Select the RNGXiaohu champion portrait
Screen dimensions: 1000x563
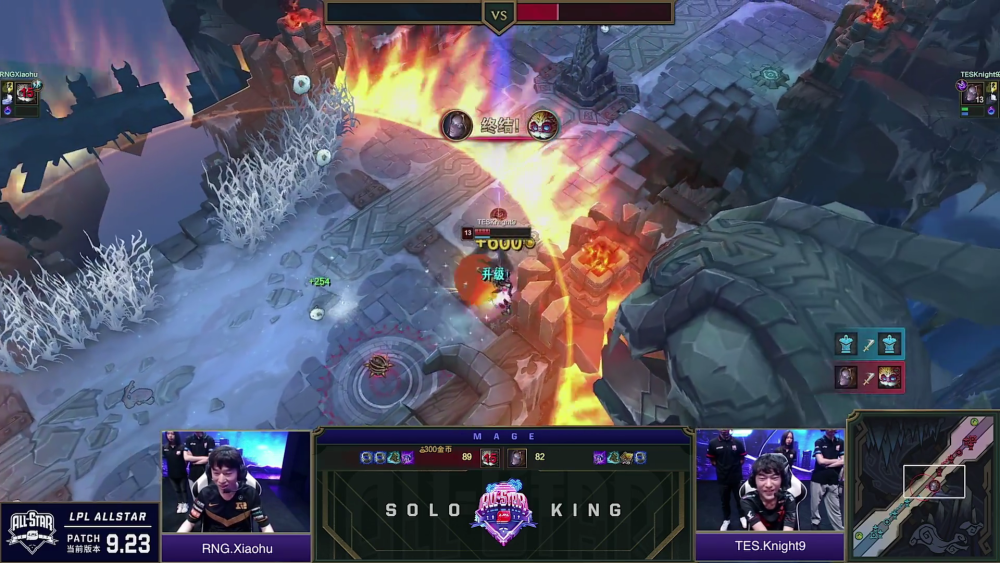(x=27, y=93)
